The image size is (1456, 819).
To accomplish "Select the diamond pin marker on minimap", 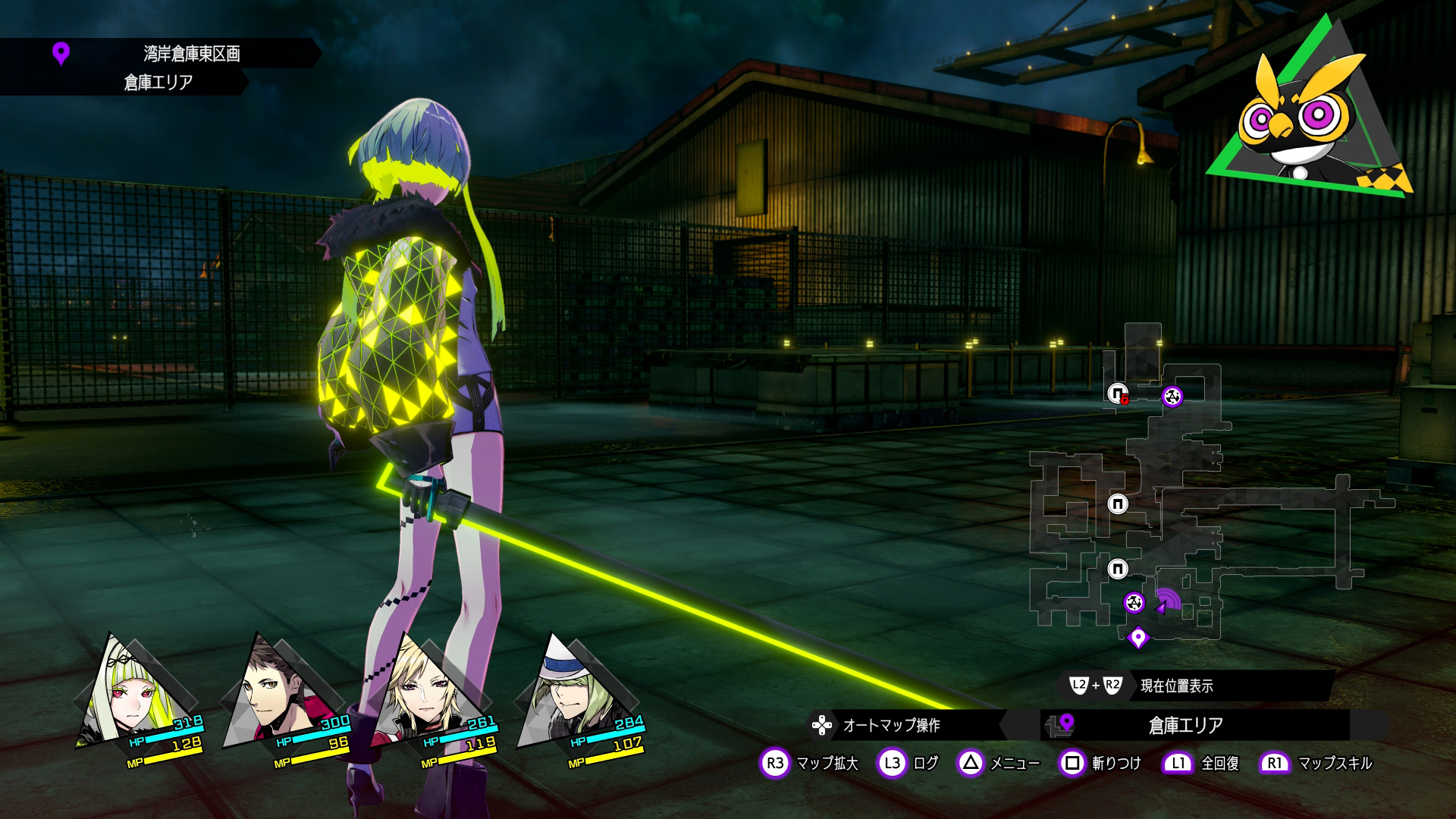I will click(1137, 638).
